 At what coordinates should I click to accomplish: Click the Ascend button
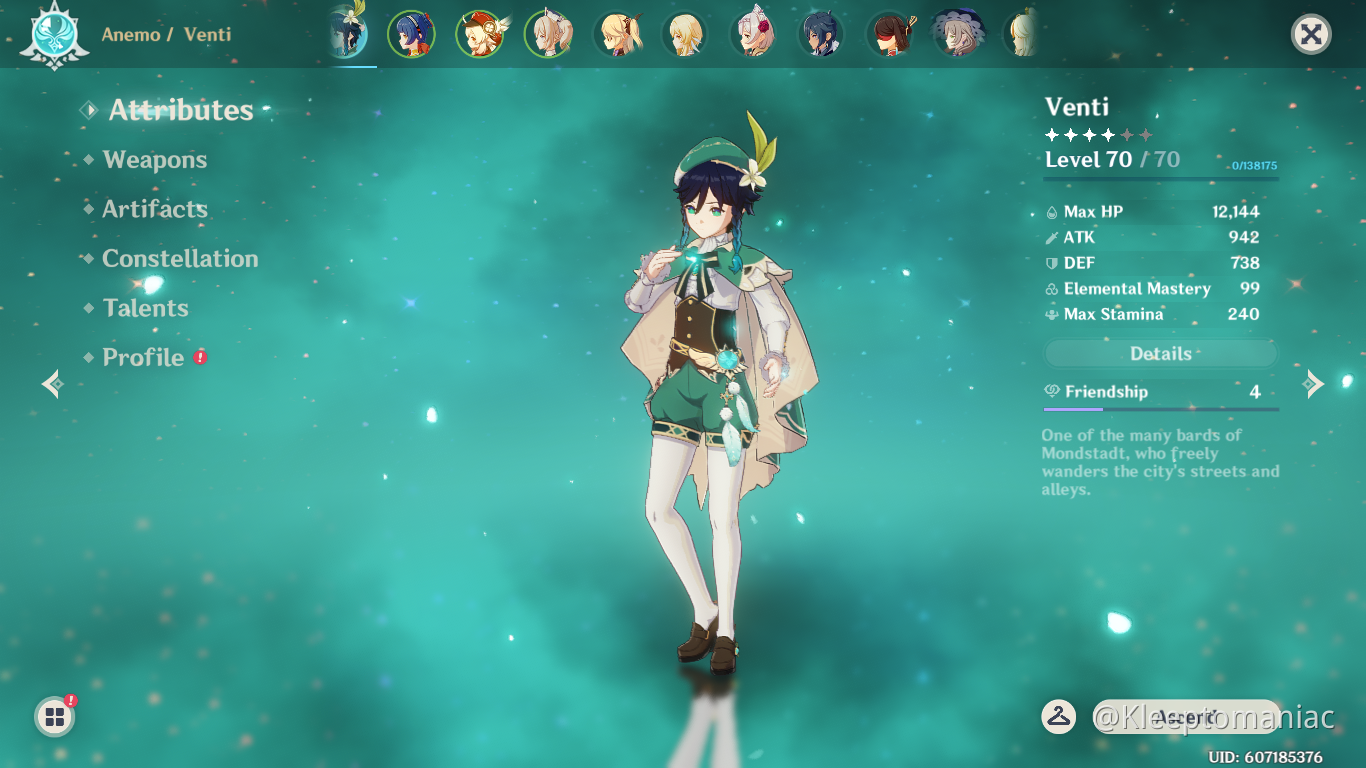point(1186,716)
